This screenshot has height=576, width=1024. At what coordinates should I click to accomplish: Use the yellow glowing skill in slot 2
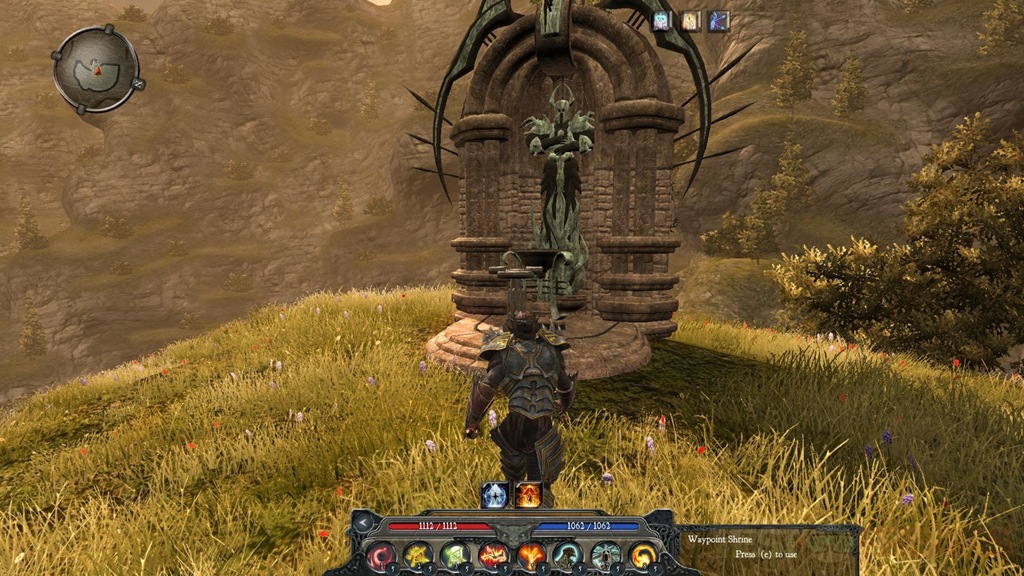click(418, 555)
